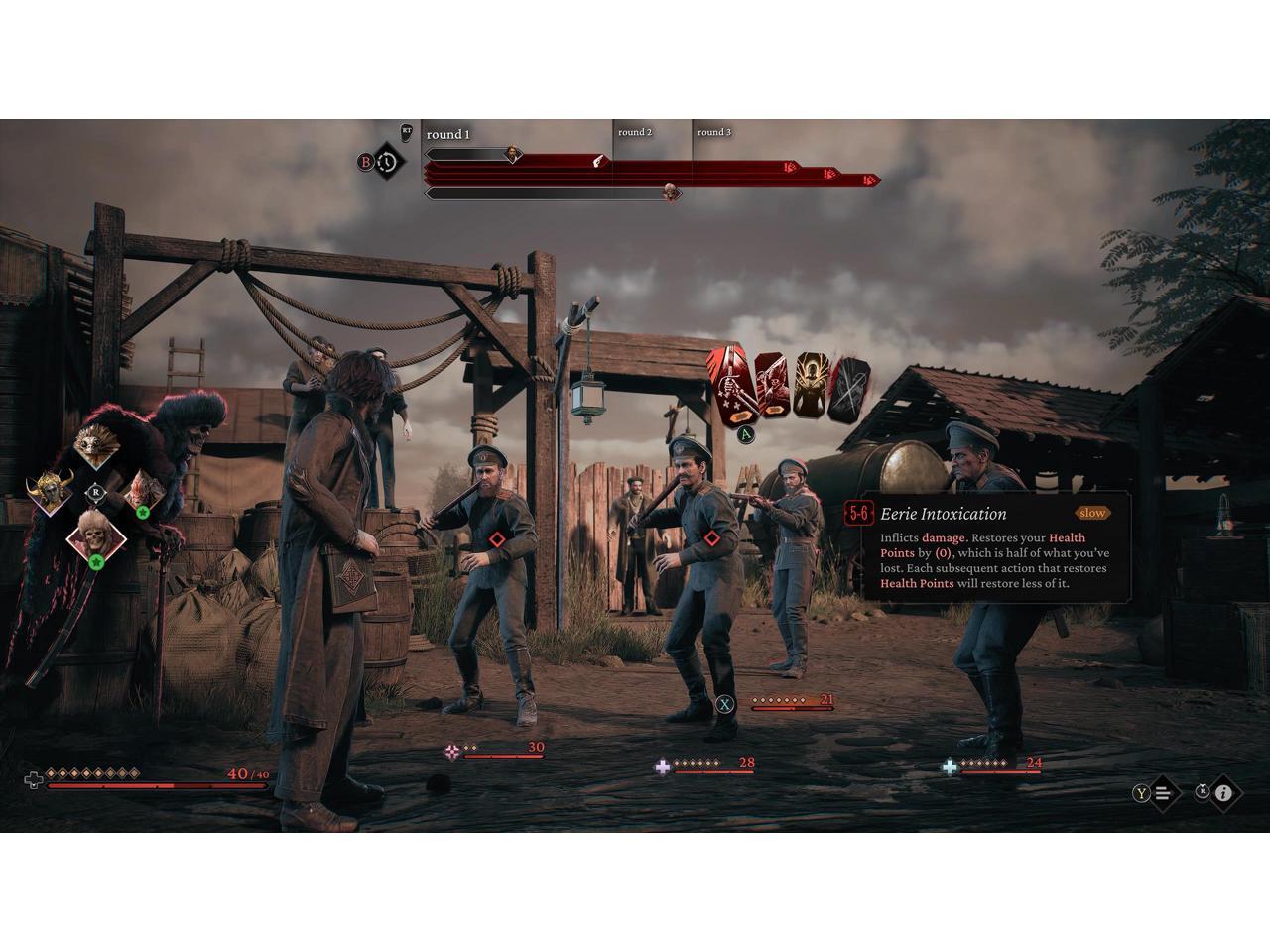The height and width of the screenshot is (952, 1270).
Task: Click the skull salutor marker on timeline
Action: pos(672,192)
